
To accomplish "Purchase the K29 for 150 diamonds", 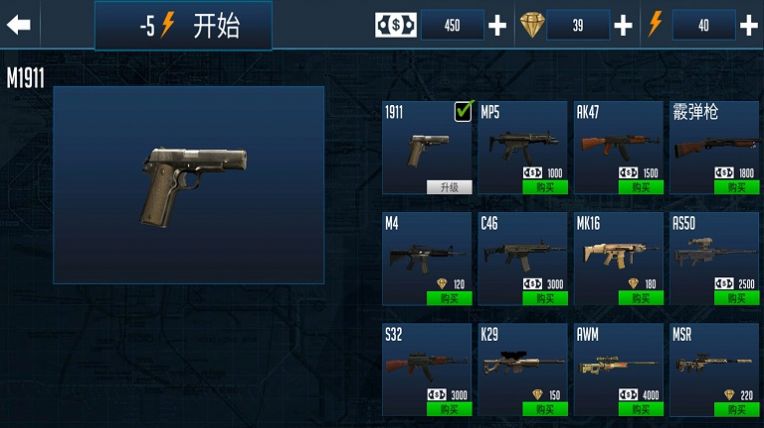I will (x=544, y=409).
